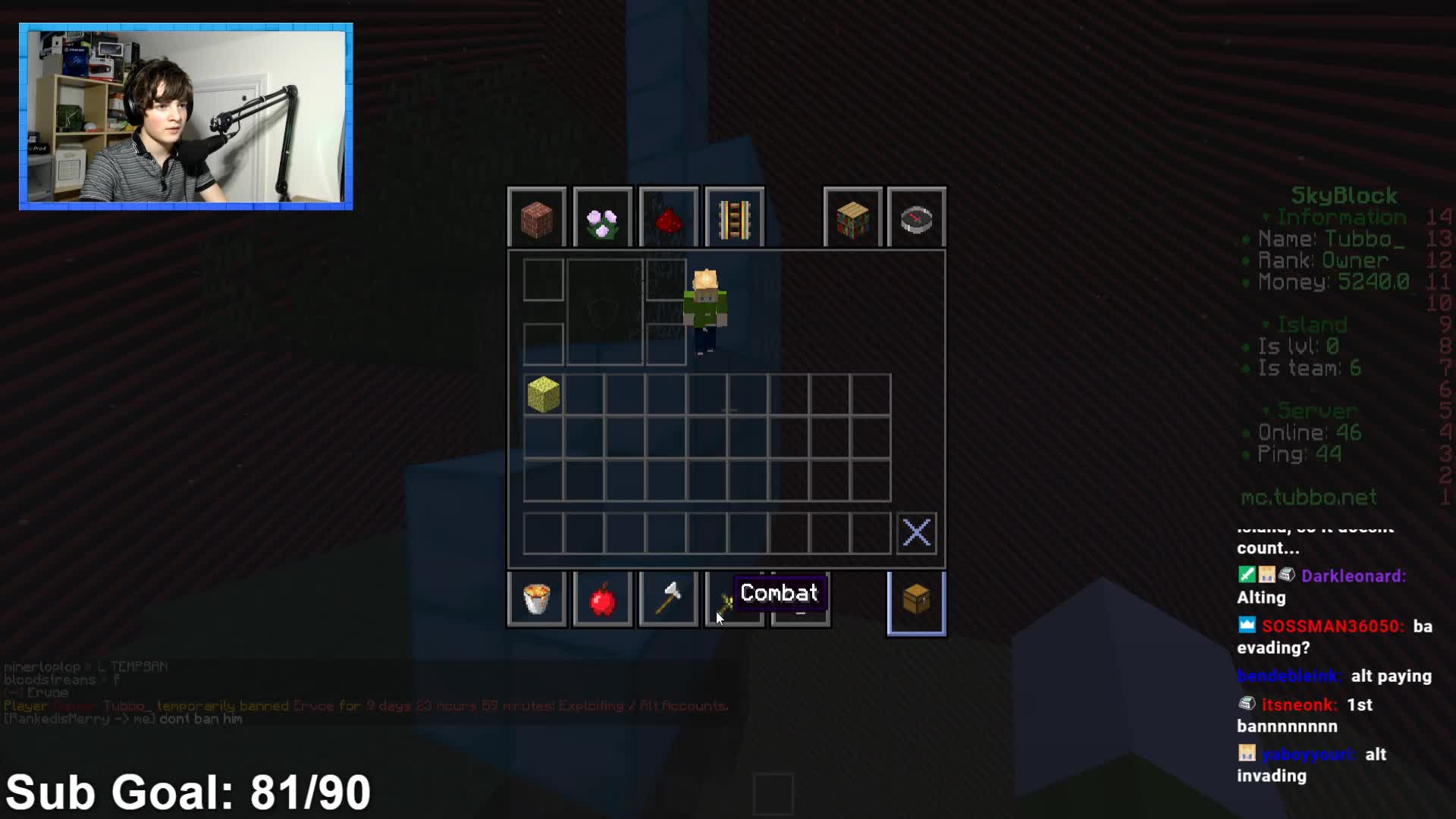The image size is (1456, 819).
Task: Click the Destroy Item X slot
Action: (x=916, y=533)
